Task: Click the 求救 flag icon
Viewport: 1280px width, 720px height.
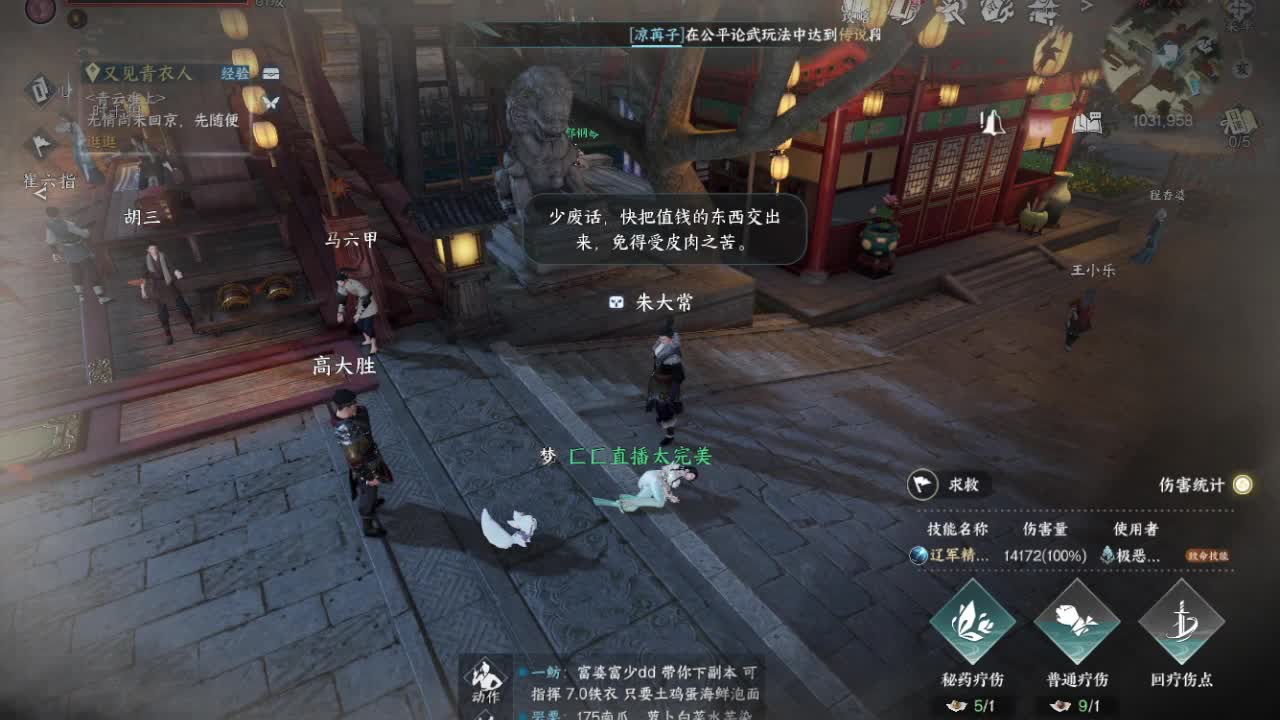Action: pyautogui.click(x=921, y=484)
